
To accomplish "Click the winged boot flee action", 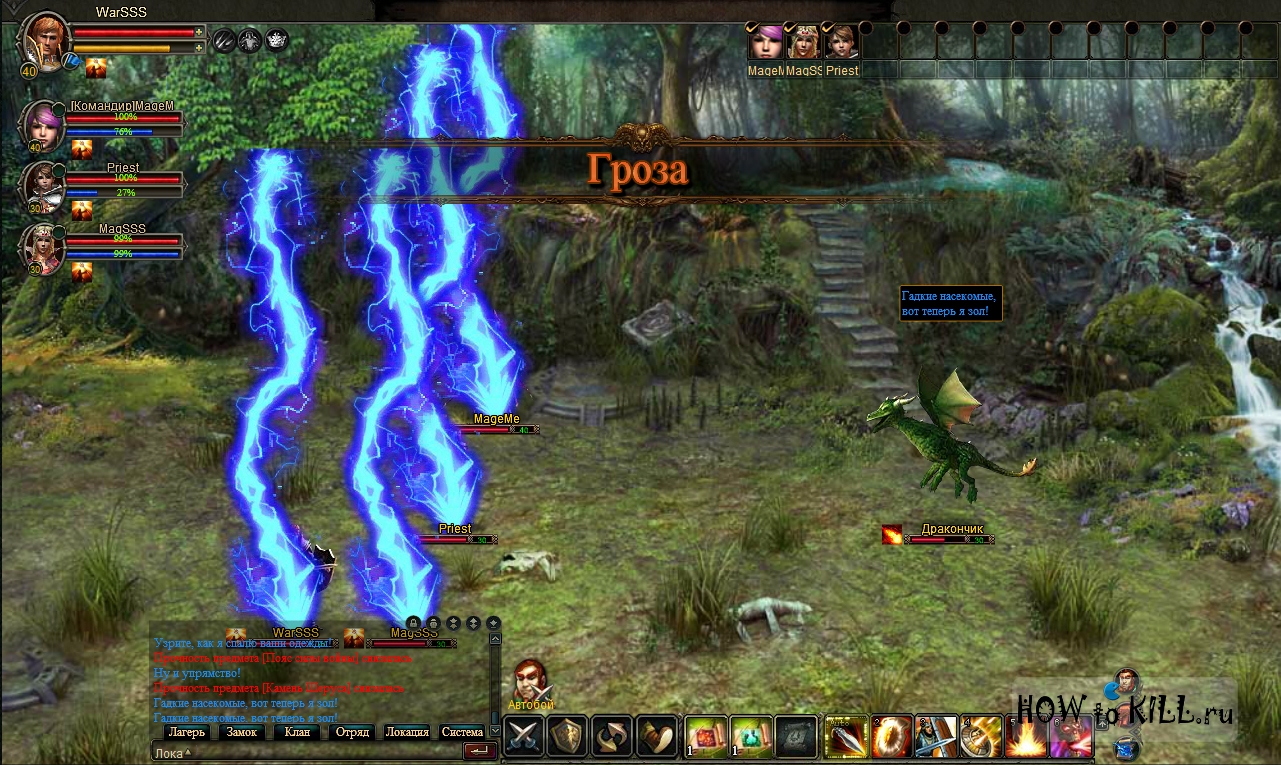I will tap(657, 738).
